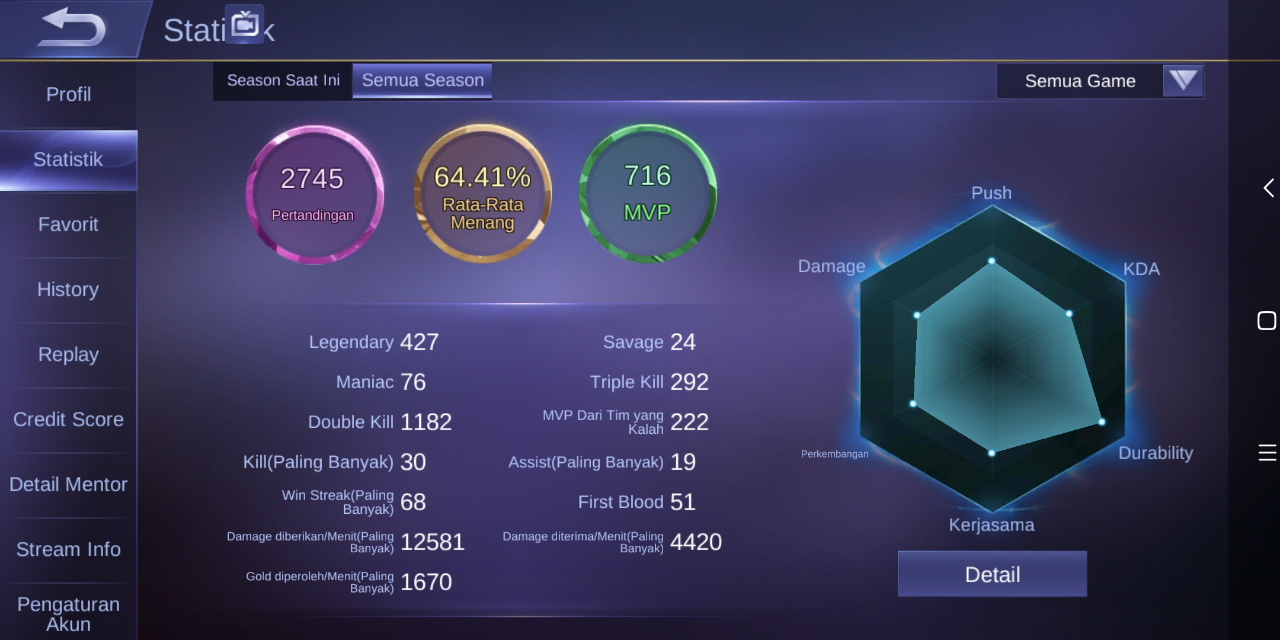The height and width of the screenshot is (640, 1280).
Task: Open Pengaturan Akun settings
Action: (x=68, y=613)
